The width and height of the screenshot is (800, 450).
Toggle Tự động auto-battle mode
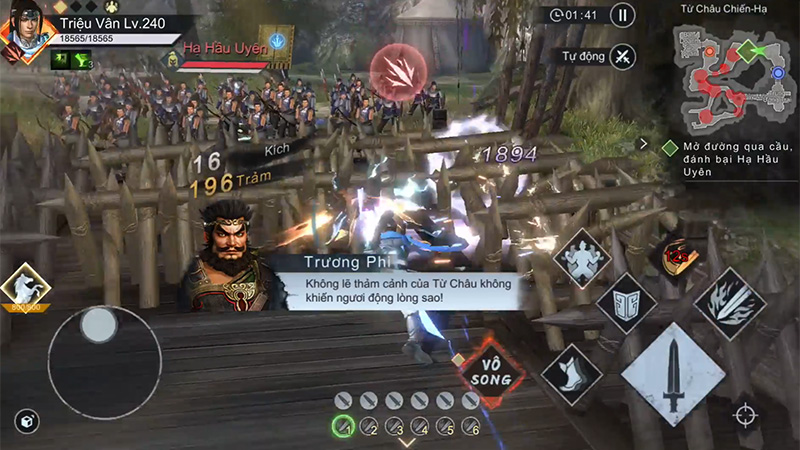point(622,56)
